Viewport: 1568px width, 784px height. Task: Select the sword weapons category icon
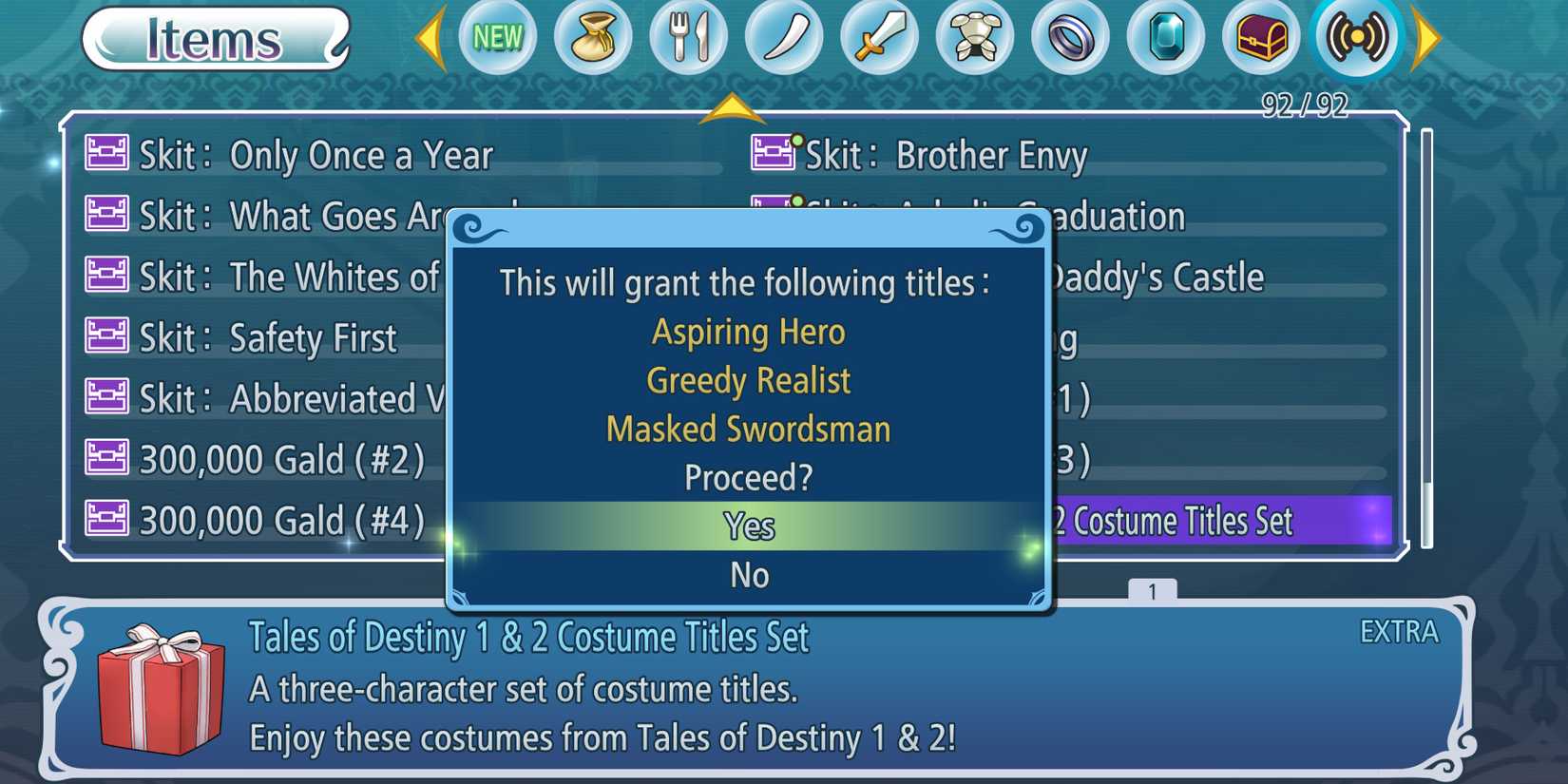point(879,38)
